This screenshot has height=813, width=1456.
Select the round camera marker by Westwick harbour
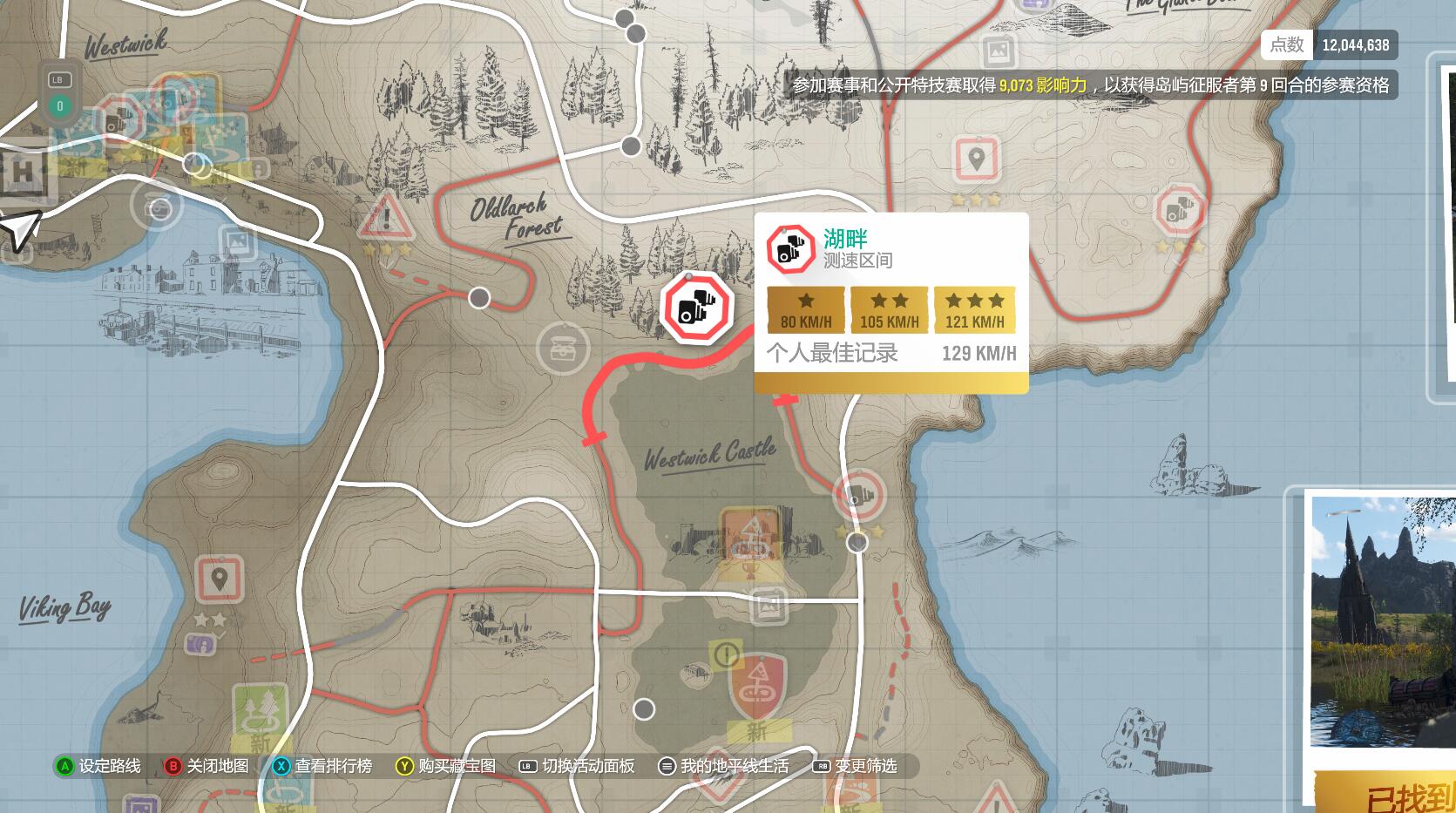158,207
